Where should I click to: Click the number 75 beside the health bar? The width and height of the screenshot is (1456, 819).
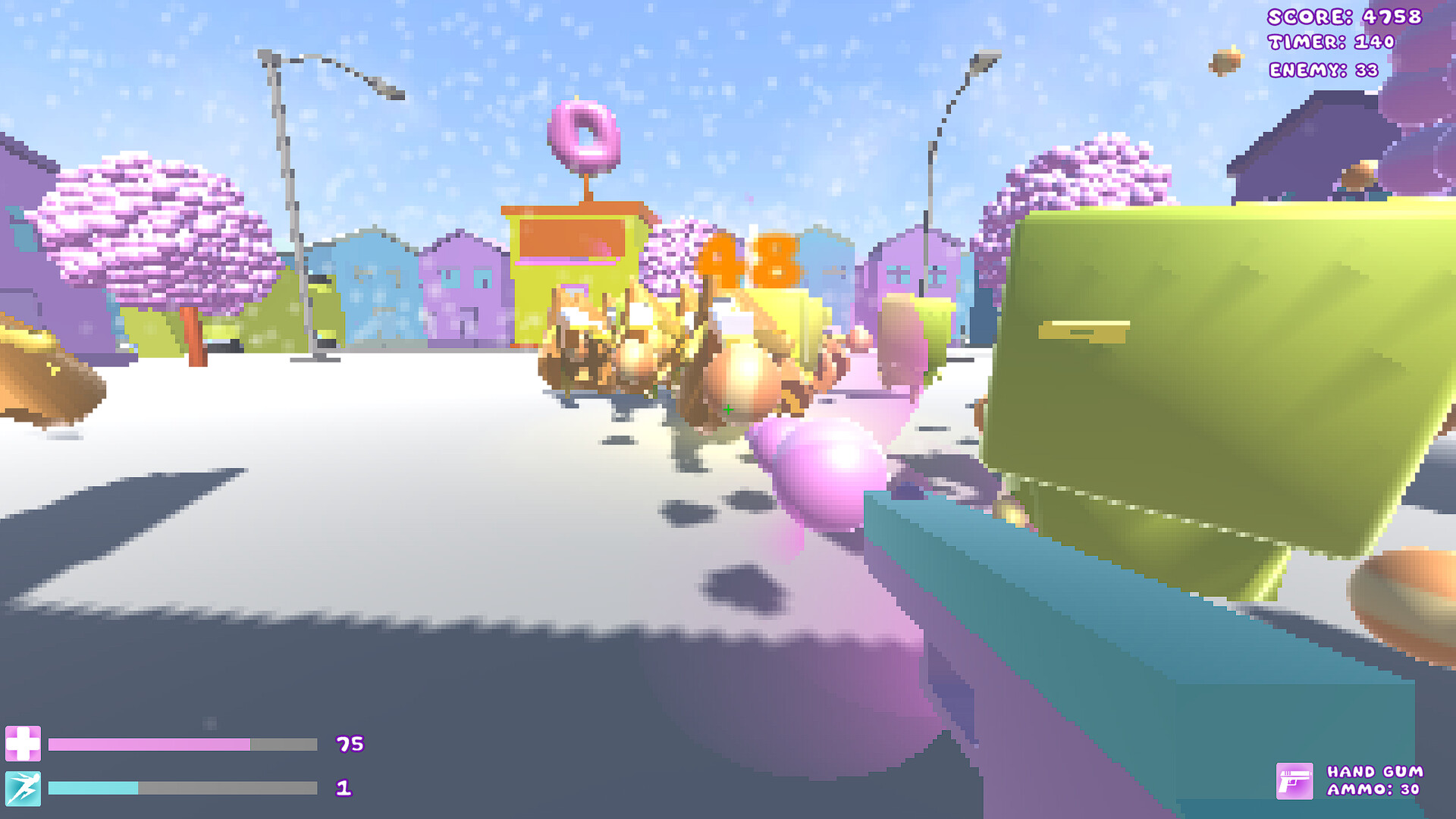point(350,745)
